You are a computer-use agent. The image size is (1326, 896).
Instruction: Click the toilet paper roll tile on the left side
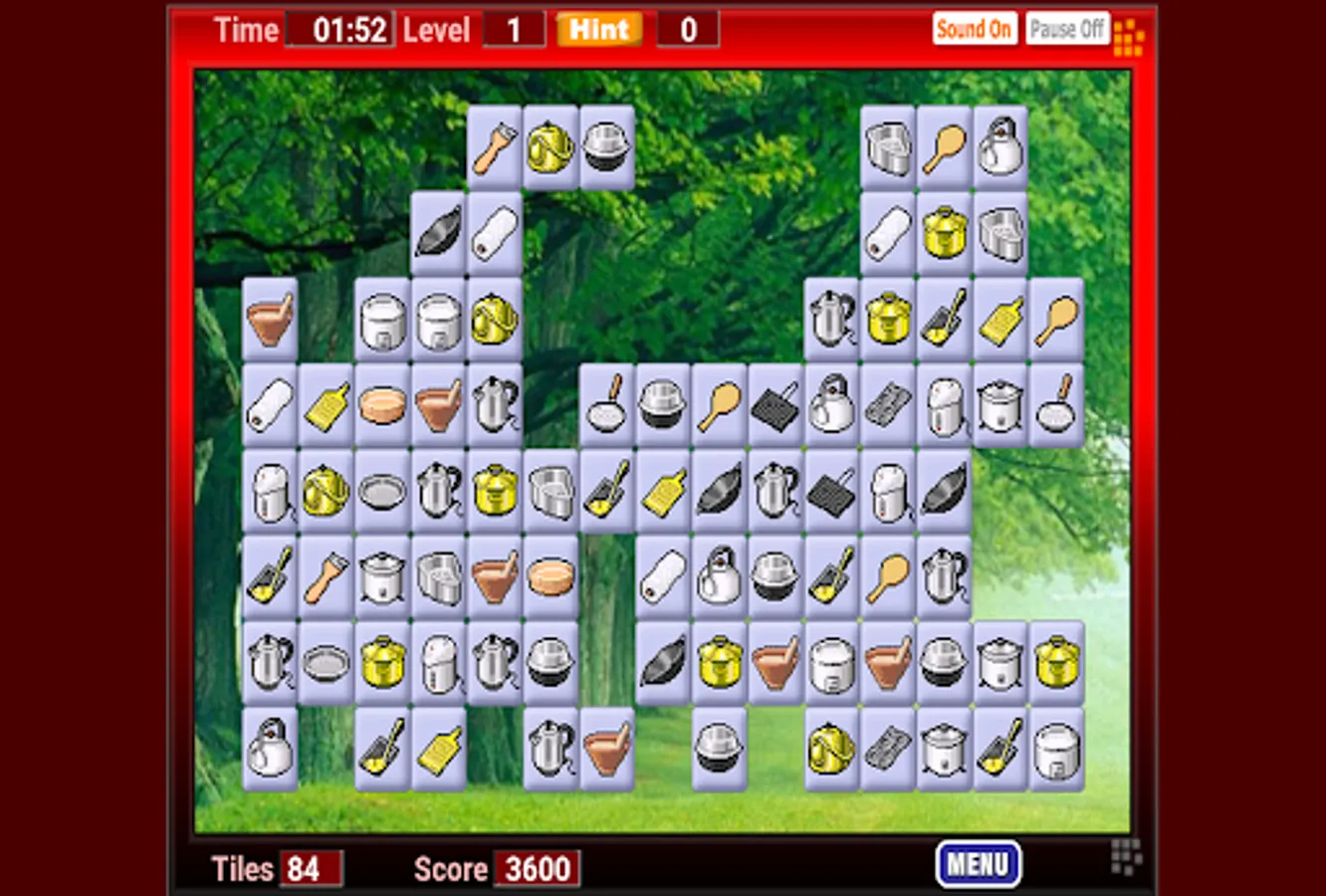(x=269, y=406)
